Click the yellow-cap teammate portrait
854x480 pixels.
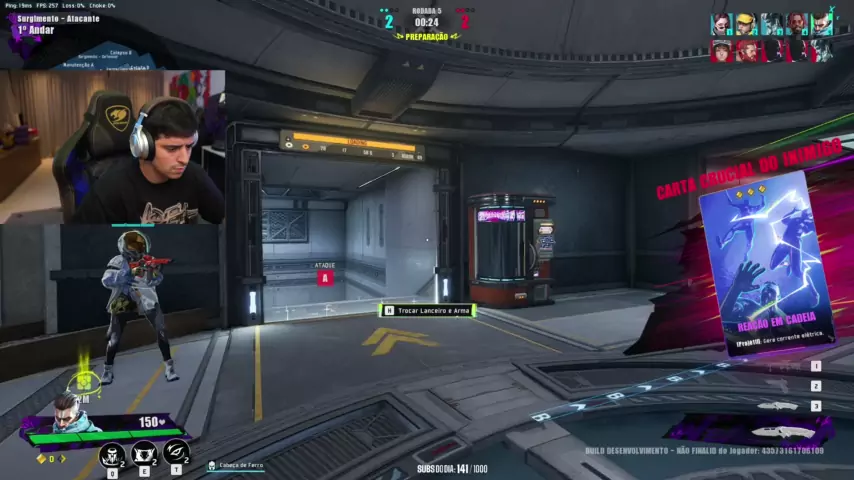746,24
